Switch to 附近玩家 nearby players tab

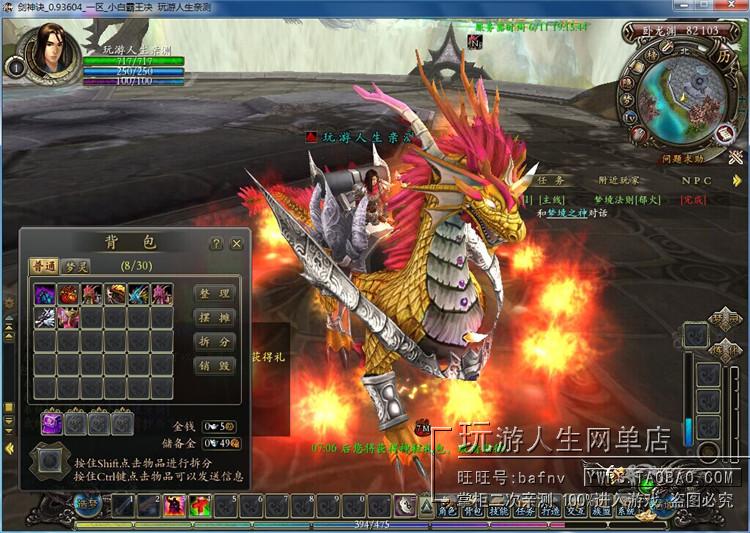(621, 181)
